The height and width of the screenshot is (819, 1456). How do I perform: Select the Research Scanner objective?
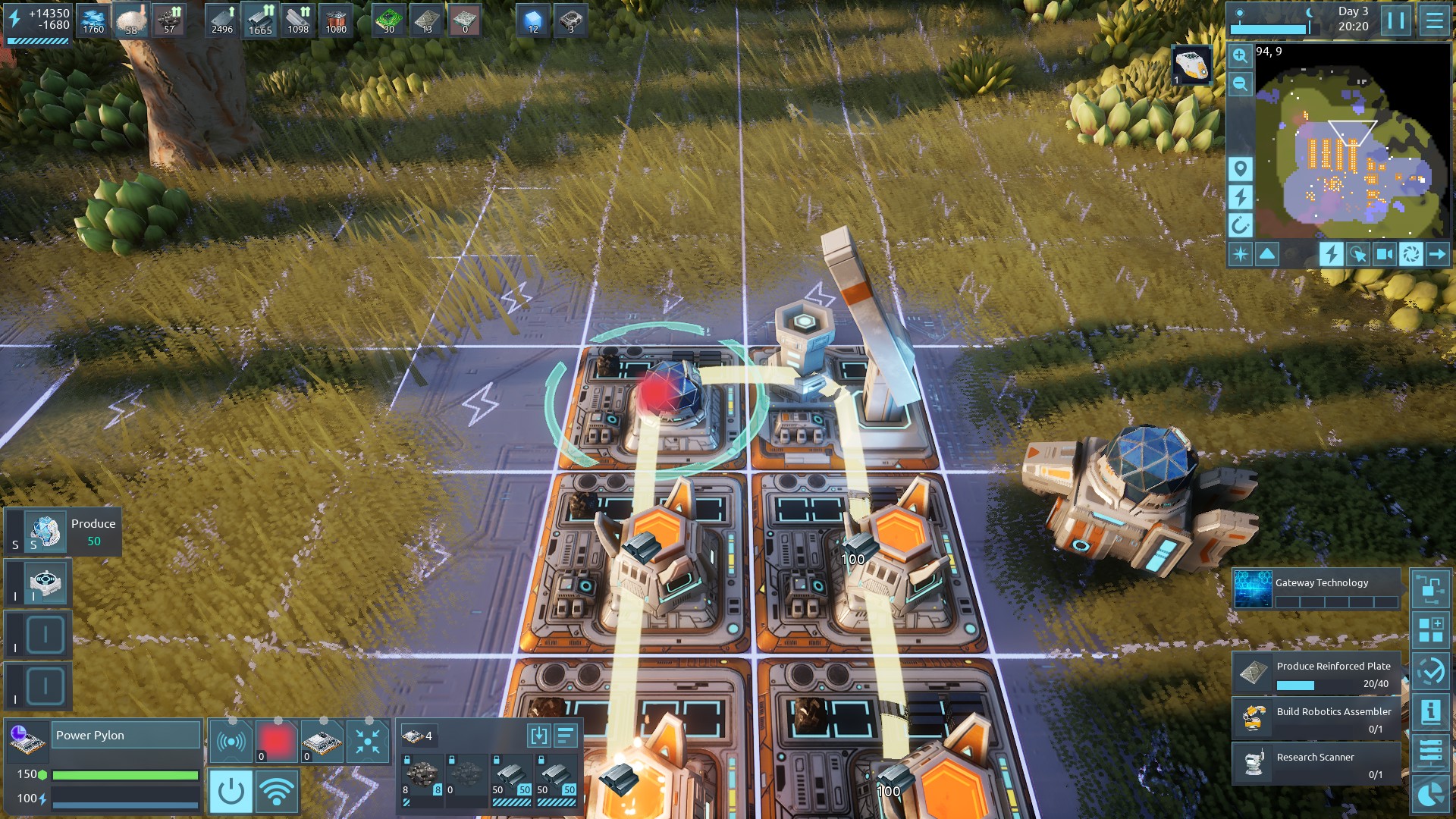click(x=1316, y=764)
